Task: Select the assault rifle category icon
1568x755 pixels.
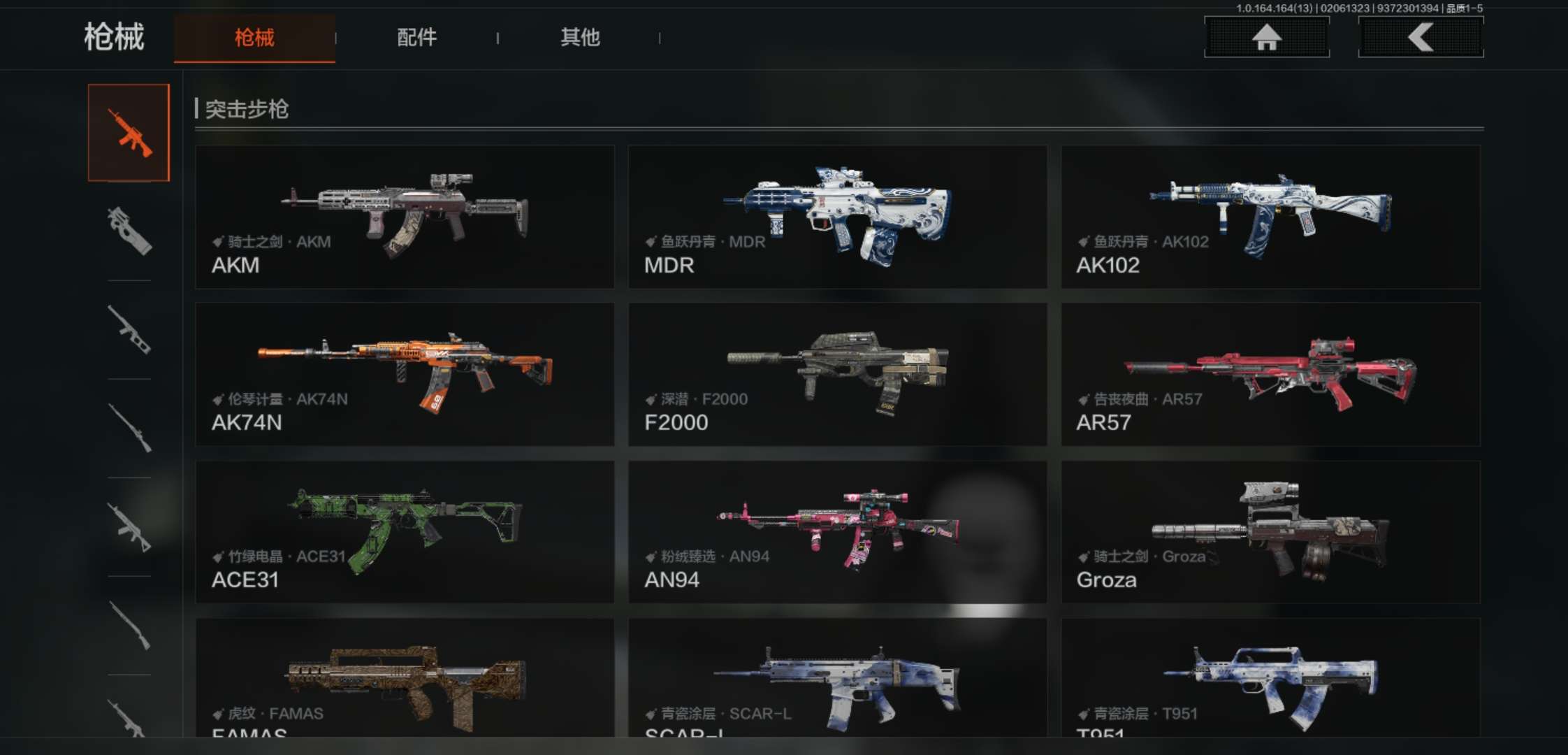Action: click(129, 133)
